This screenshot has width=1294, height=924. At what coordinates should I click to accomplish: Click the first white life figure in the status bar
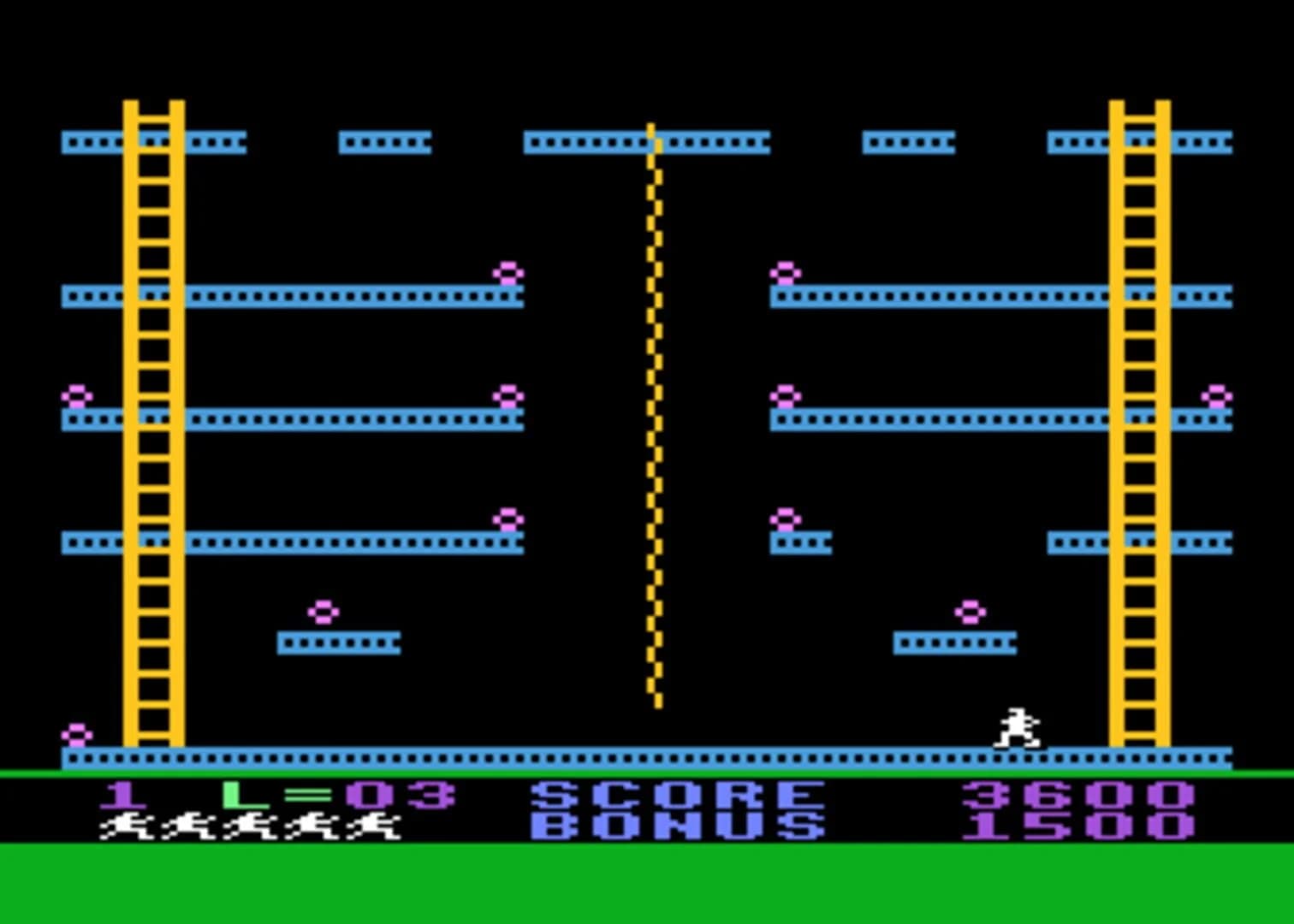(x=128, y=827)
